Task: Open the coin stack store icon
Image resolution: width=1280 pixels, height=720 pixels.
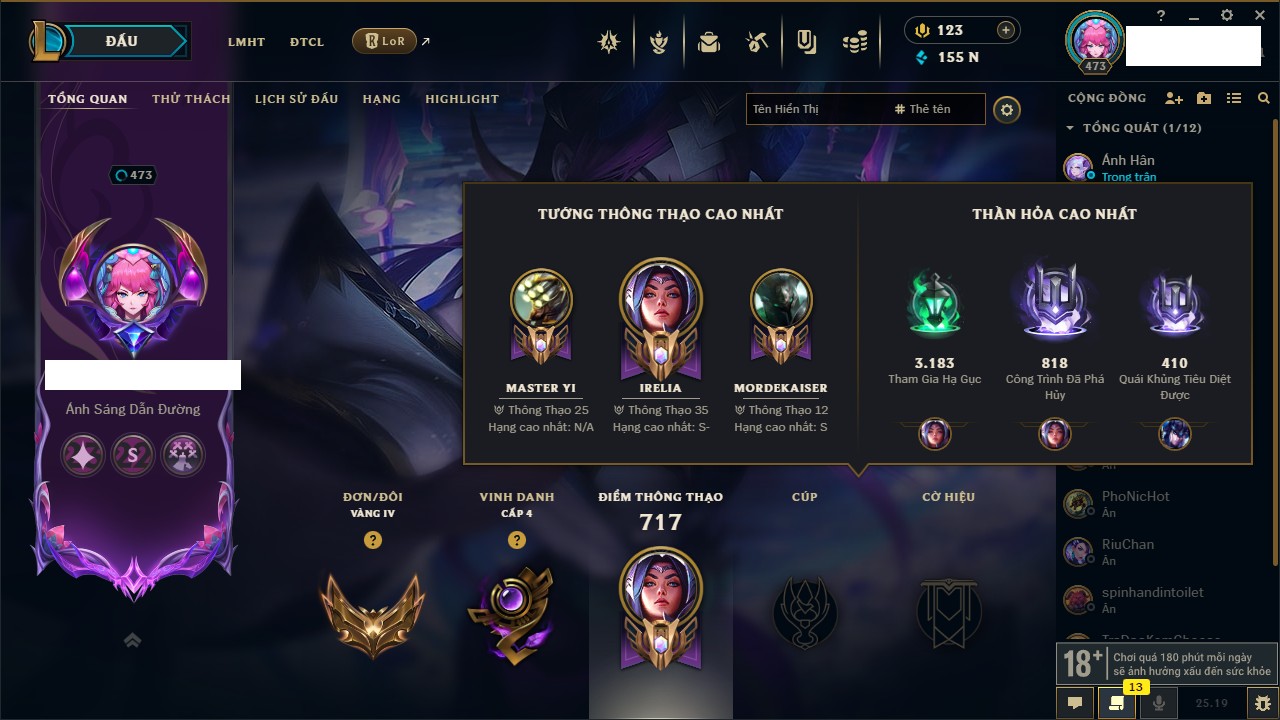Action: [x=854, y=42]
